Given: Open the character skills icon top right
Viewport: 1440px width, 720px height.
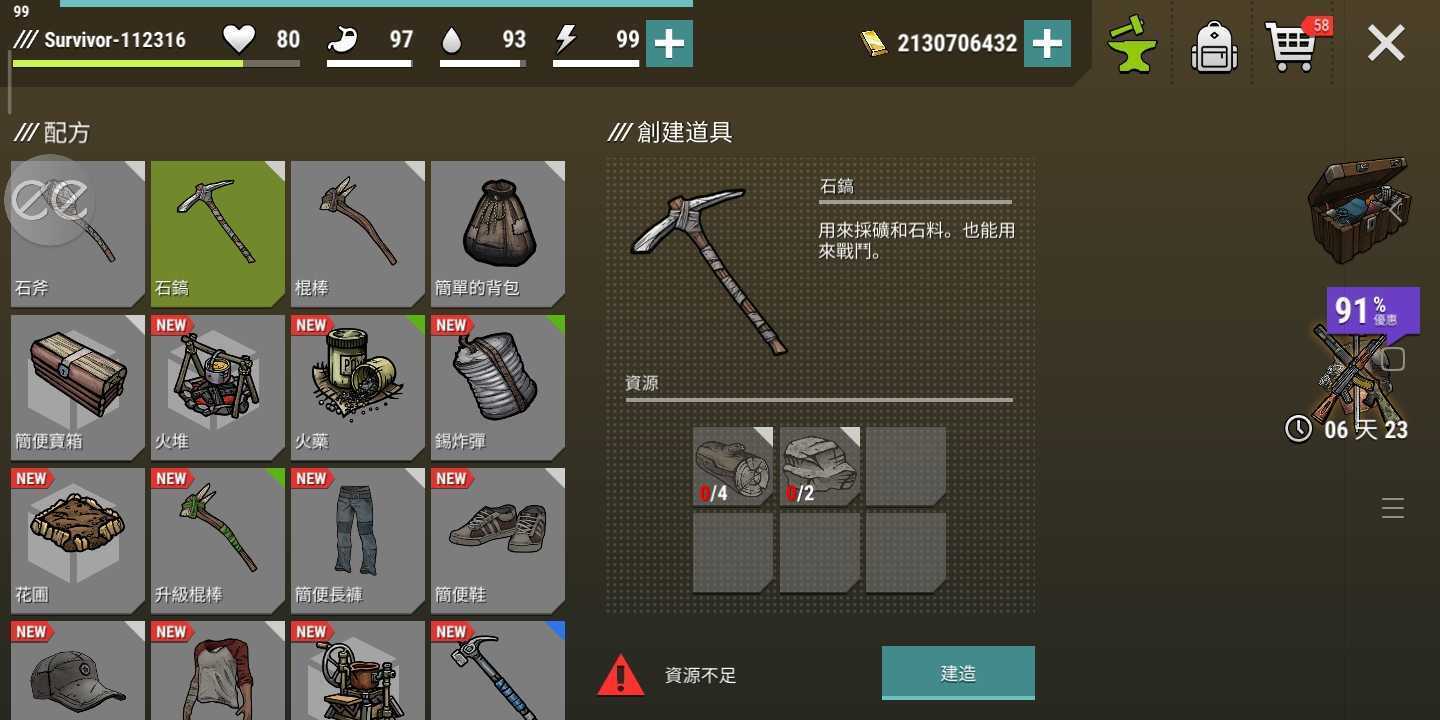Looking at the screenshot, I should pos(1130,44).
